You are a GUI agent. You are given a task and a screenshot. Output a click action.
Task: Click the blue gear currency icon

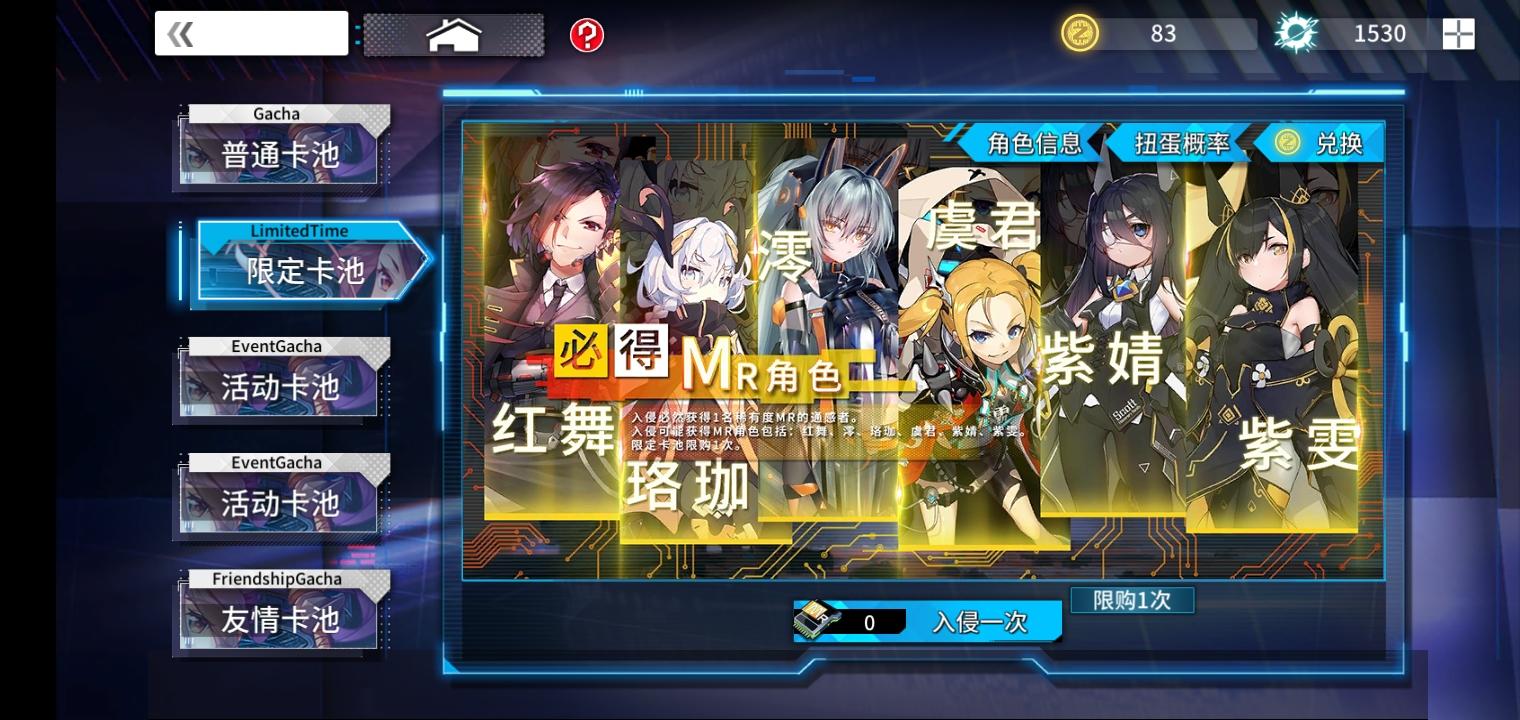tap(1296, 33)
